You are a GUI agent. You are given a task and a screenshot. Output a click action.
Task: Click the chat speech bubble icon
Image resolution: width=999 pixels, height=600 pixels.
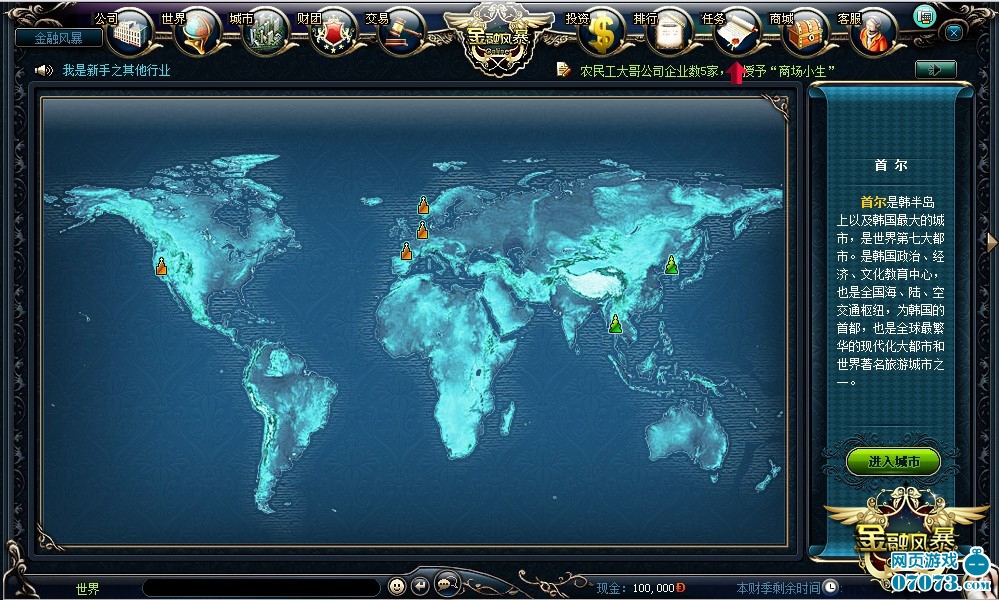pos(445,585)
